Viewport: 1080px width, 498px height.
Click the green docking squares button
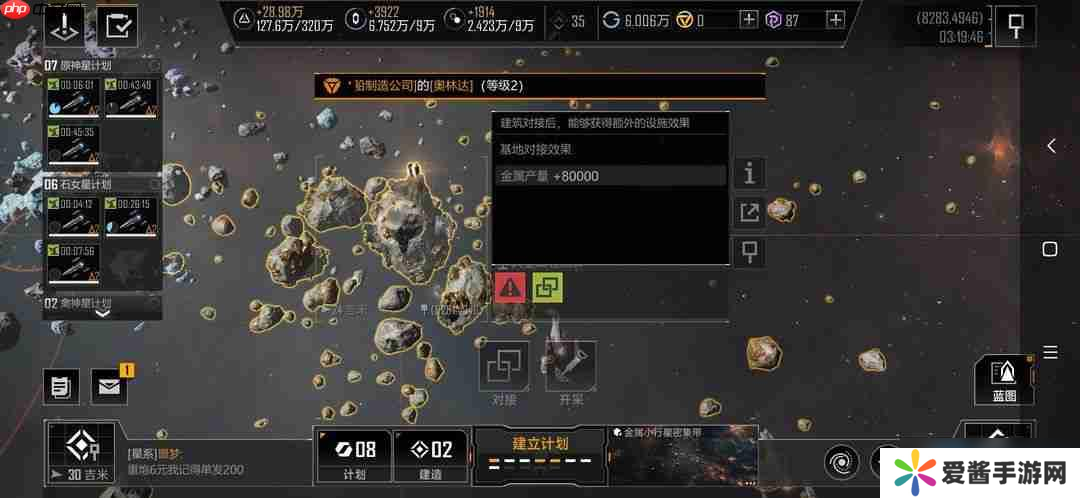point(547,287)
